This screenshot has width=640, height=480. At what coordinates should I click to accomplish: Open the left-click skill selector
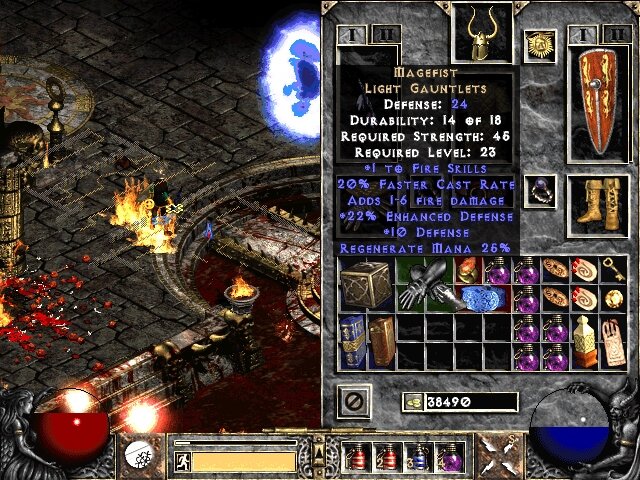tap(138, 457)
